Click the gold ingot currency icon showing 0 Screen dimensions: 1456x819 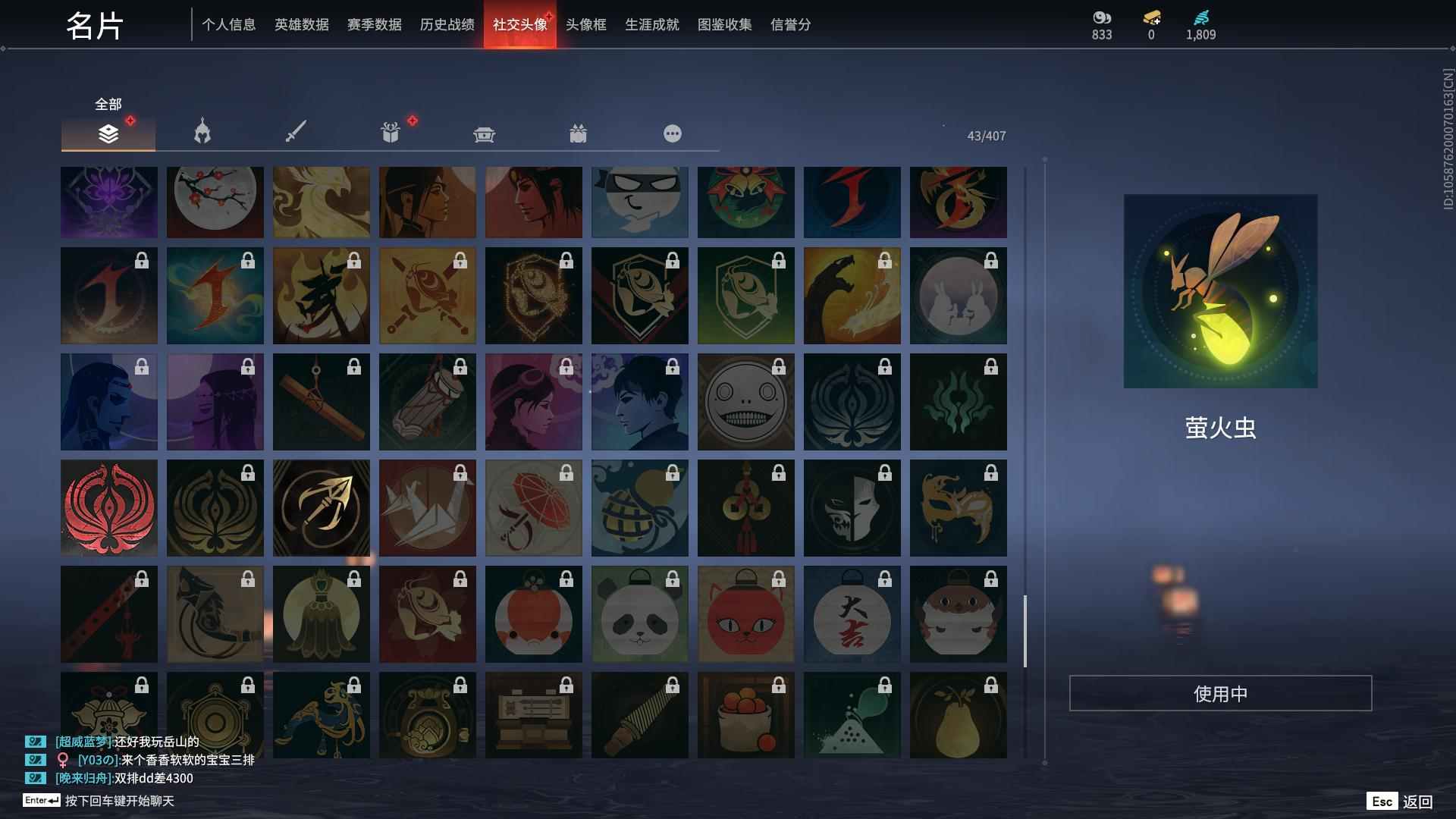tap(1150, 17)
